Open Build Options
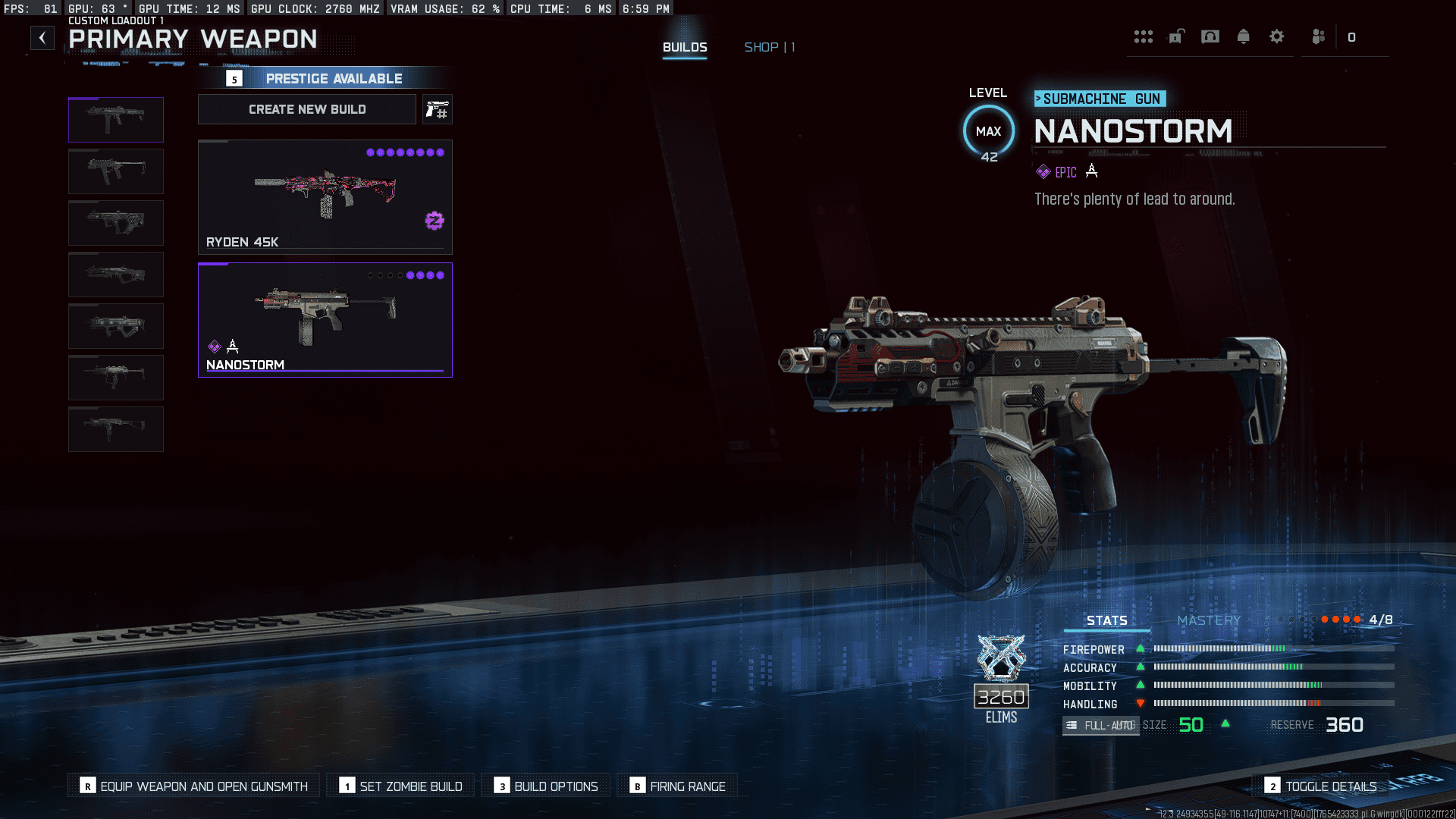 [x=546, y=786]
